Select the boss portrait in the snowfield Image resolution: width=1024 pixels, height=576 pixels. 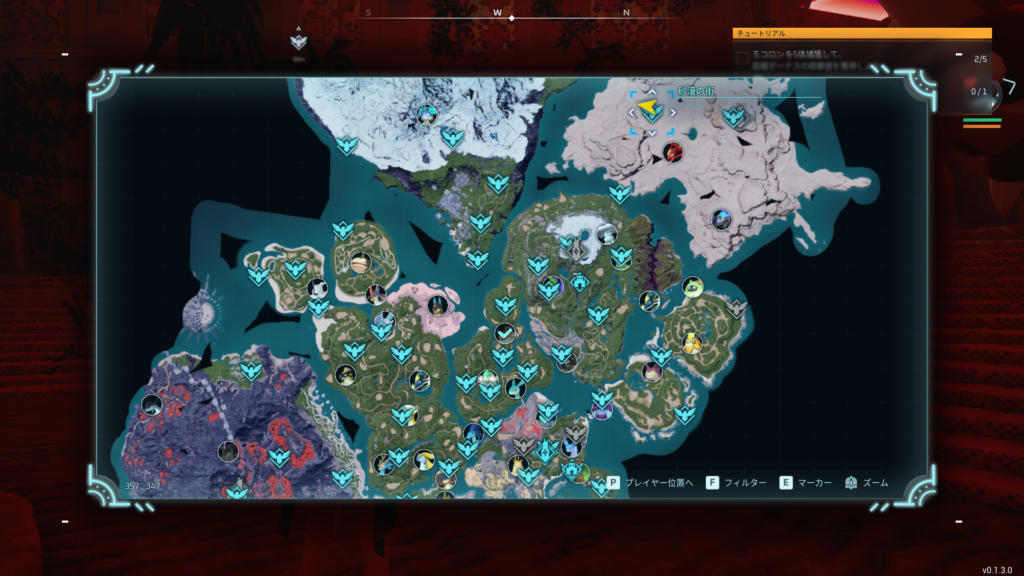pos(428,114)
